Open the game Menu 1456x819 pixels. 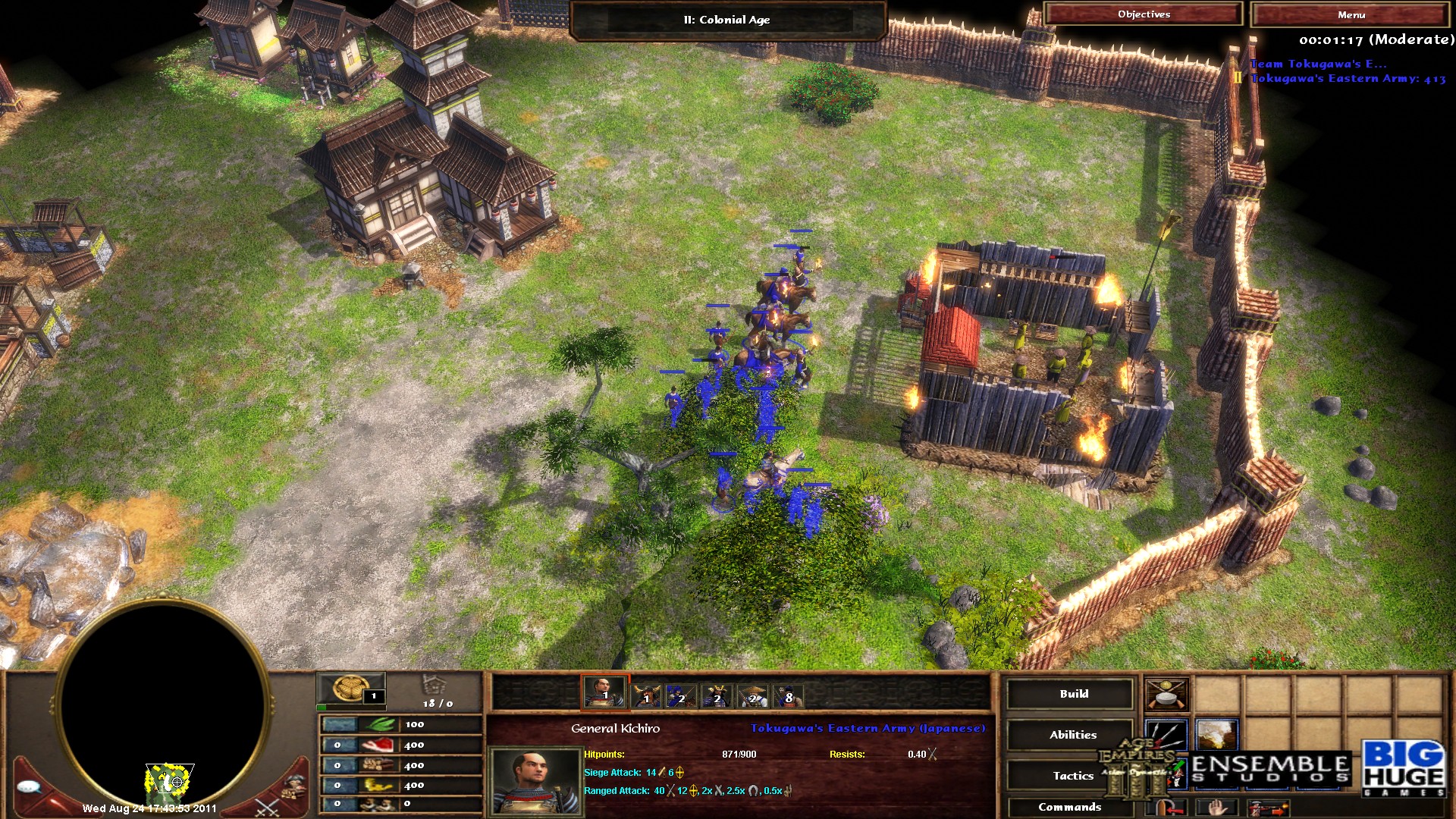[1351, 14]
